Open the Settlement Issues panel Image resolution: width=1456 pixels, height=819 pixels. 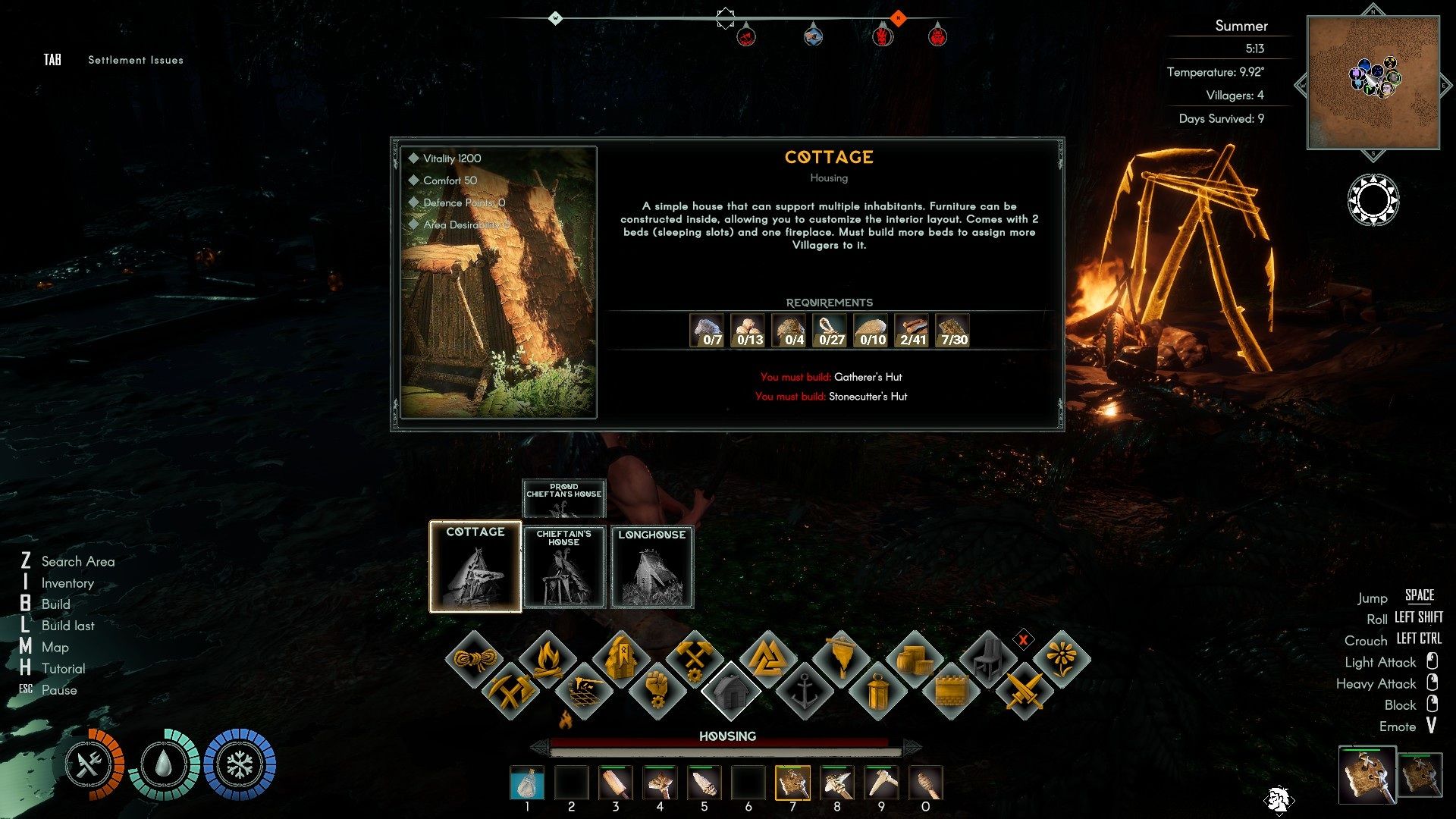tap(135, 60)
